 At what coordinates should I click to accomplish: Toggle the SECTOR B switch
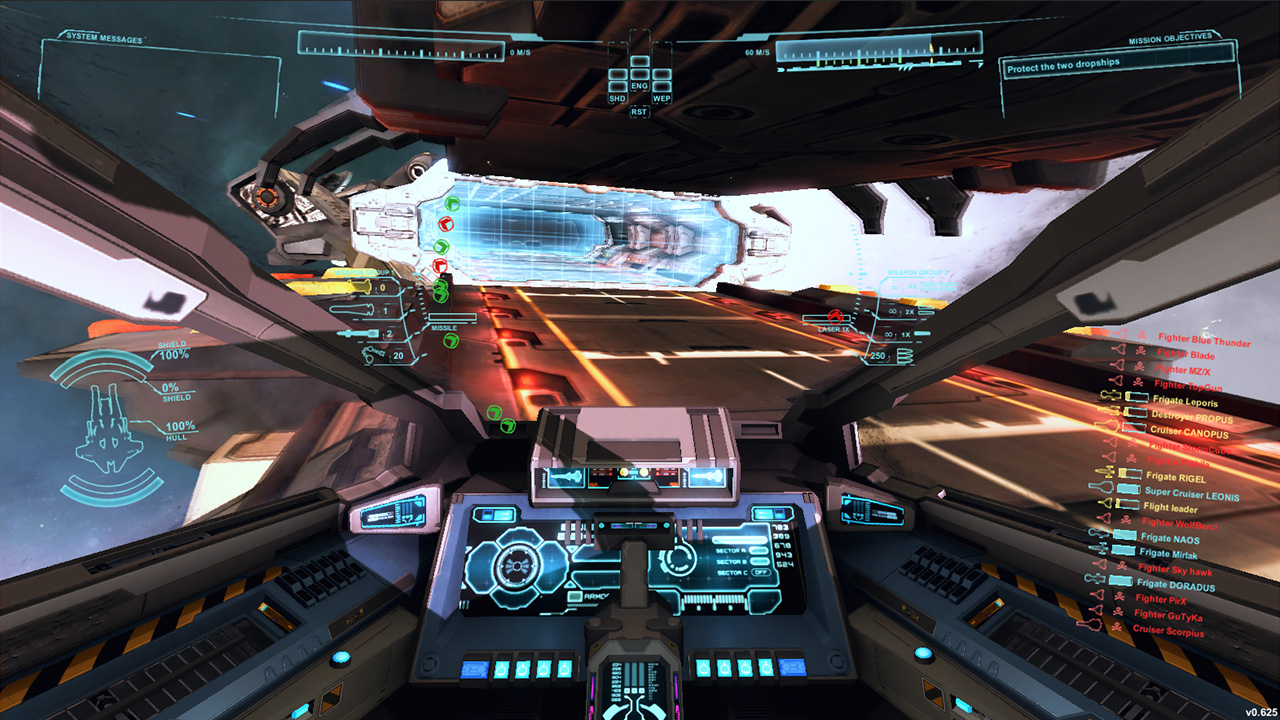(760, 561)
